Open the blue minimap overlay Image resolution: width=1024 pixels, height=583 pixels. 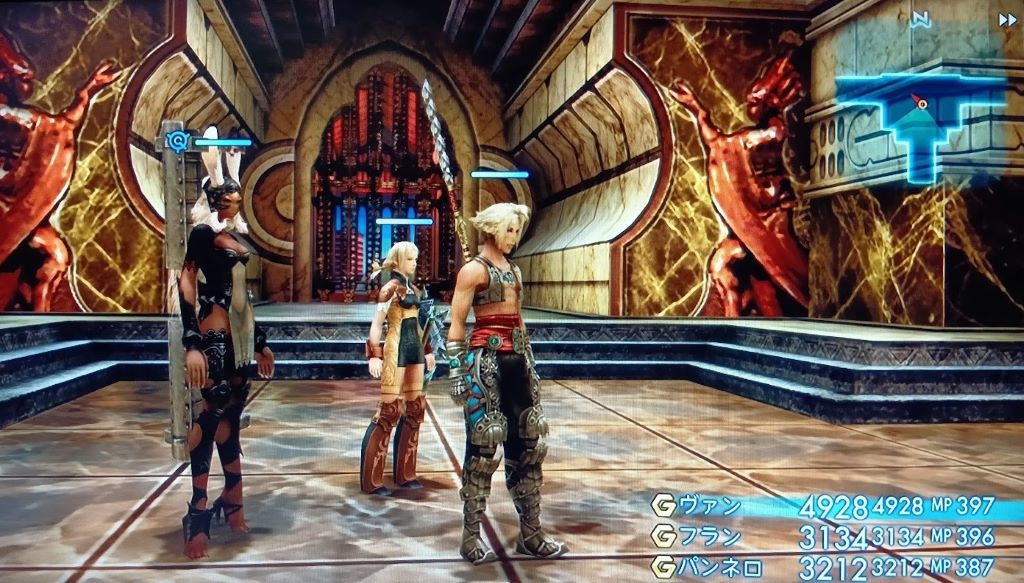(918, 124)
